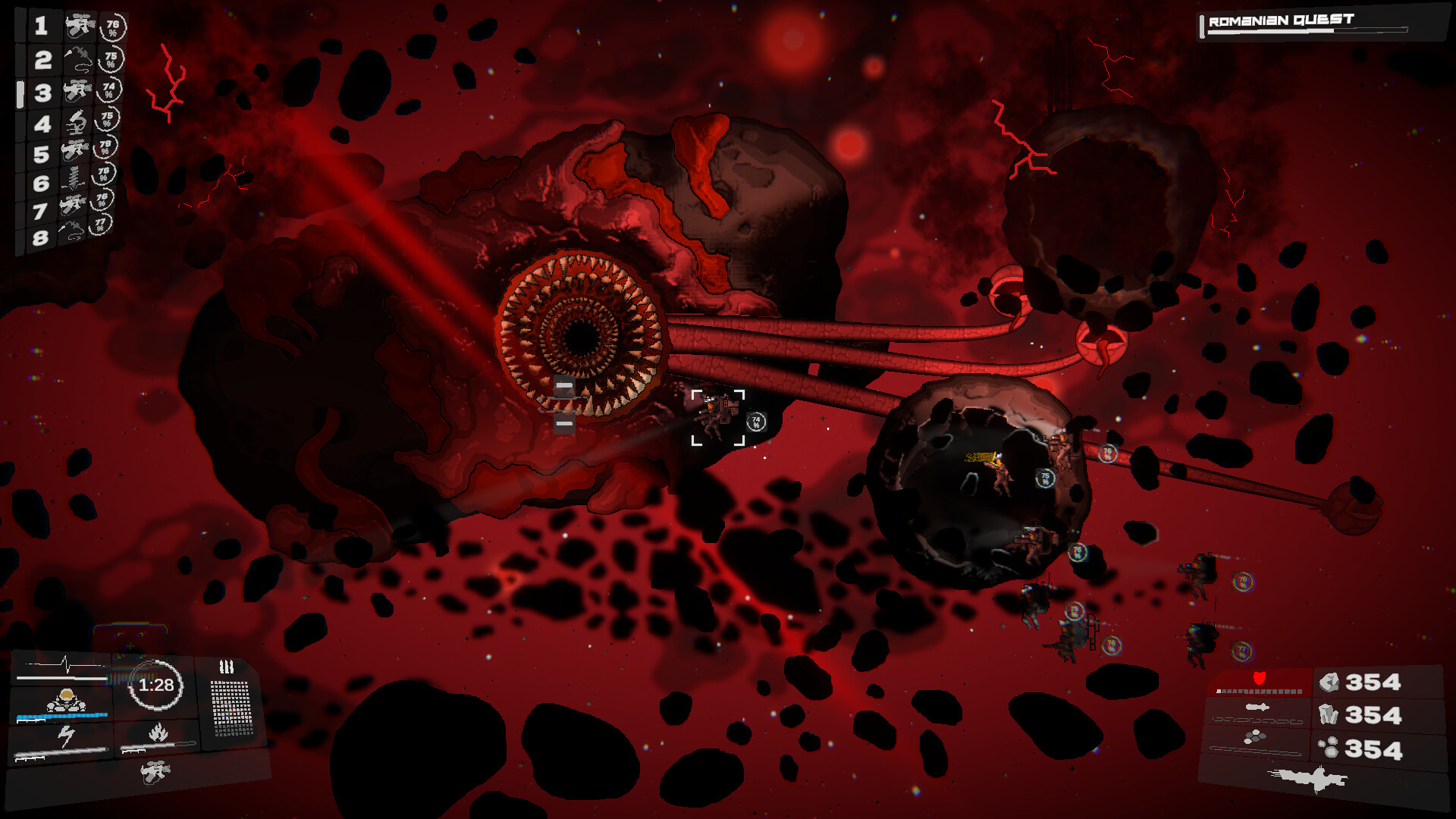The width and height of the screenshot is (1456, 819).
Task: Click the lightning energy icon
Action: pos(65,733)
